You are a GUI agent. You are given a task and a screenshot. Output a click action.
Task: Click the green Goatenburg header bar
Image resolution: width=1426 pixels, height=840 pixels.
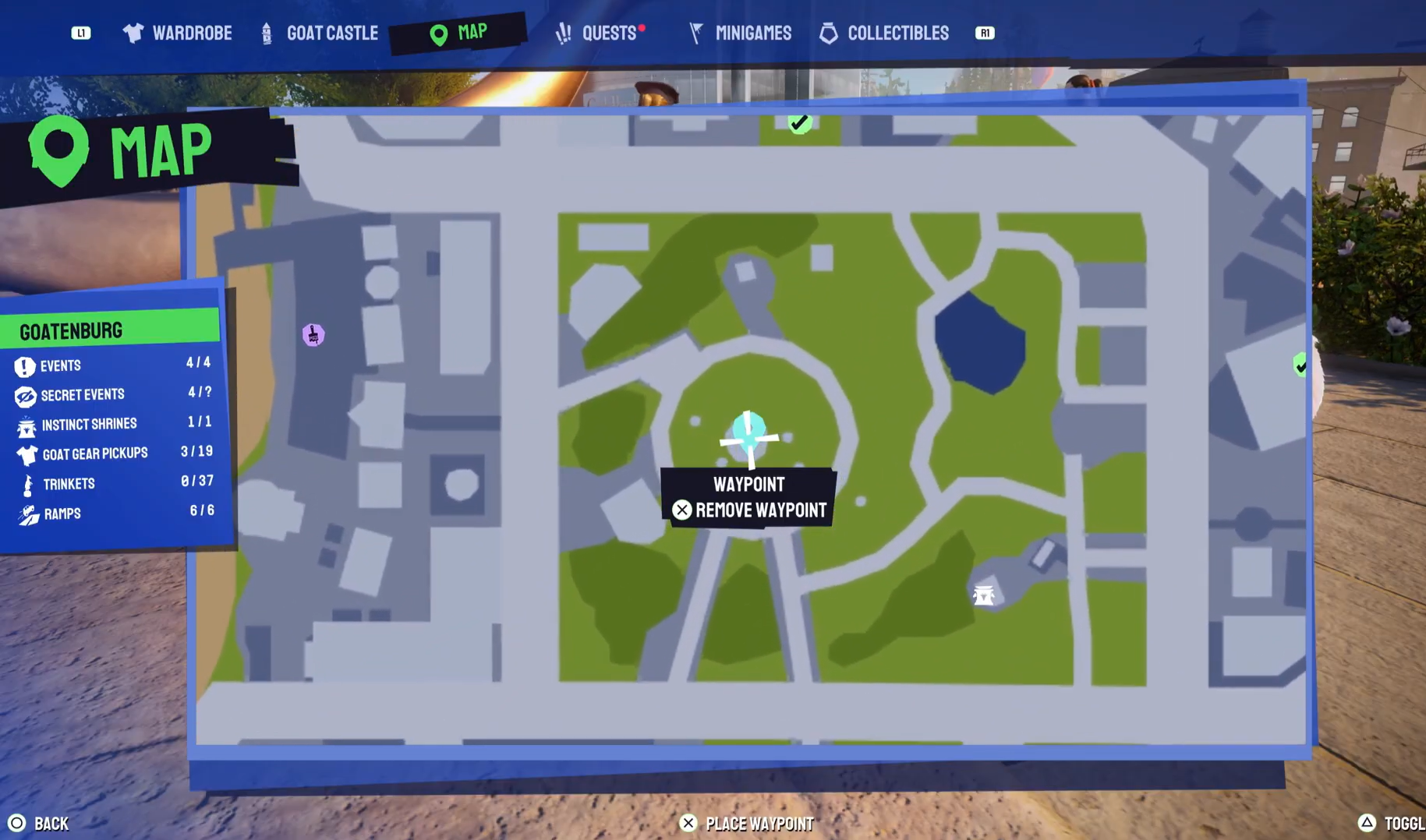(x=109, y=330)
